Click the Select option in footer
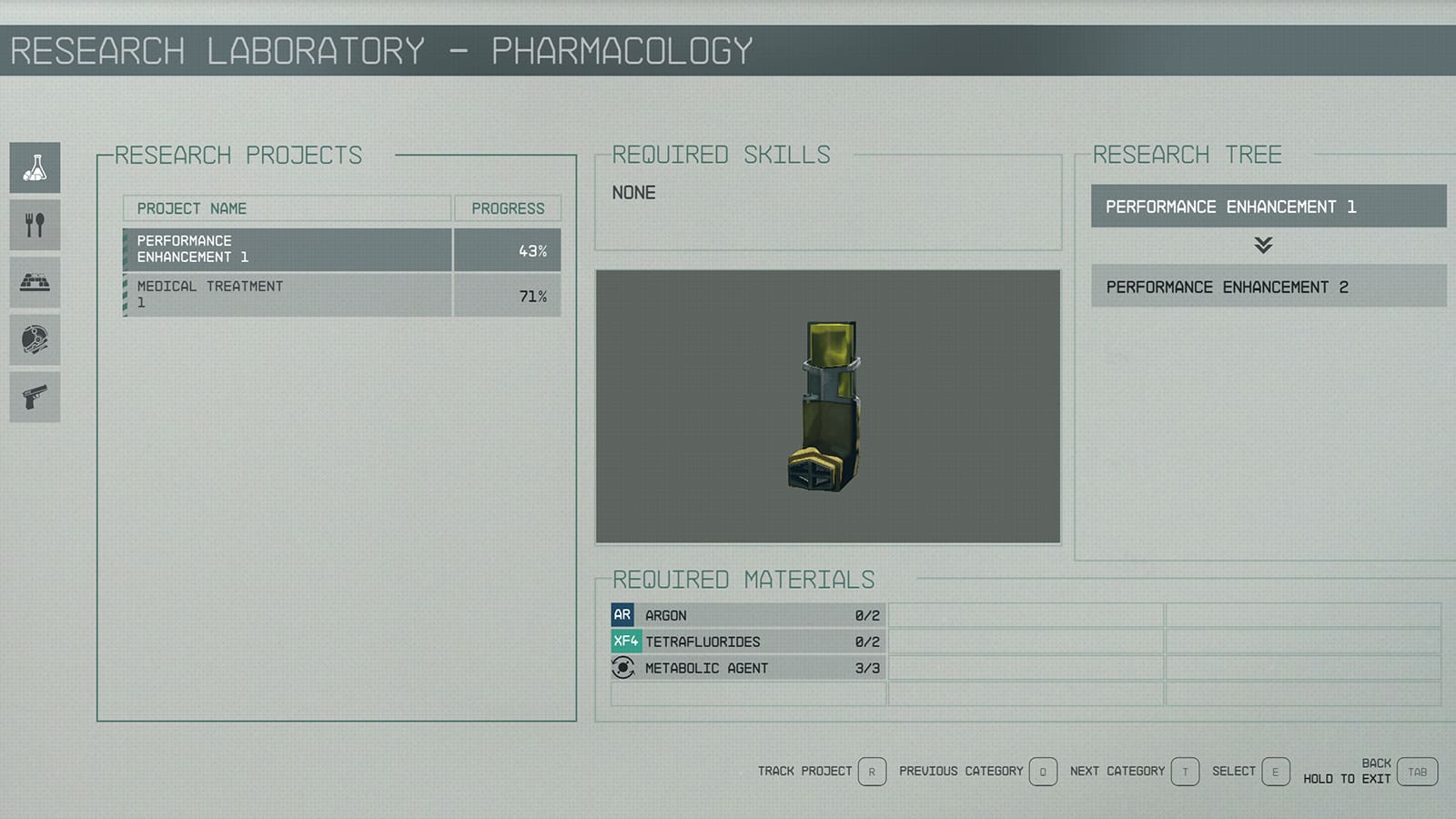Screen dimensions: 1456x819 pos(1275,772)
